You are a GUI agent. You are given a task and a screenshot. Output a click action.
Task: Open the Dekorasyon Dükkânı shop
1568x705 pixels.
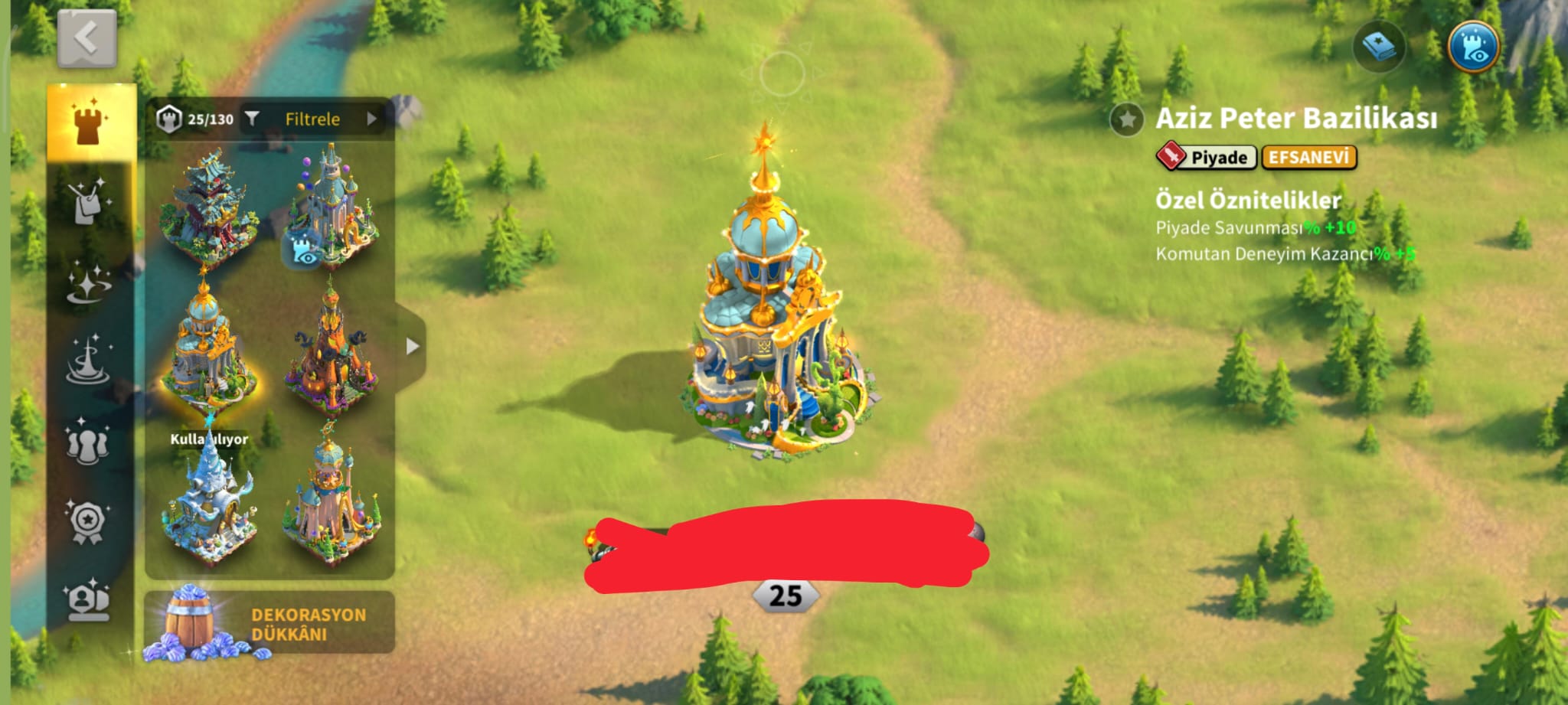click(x=269, y=624)
